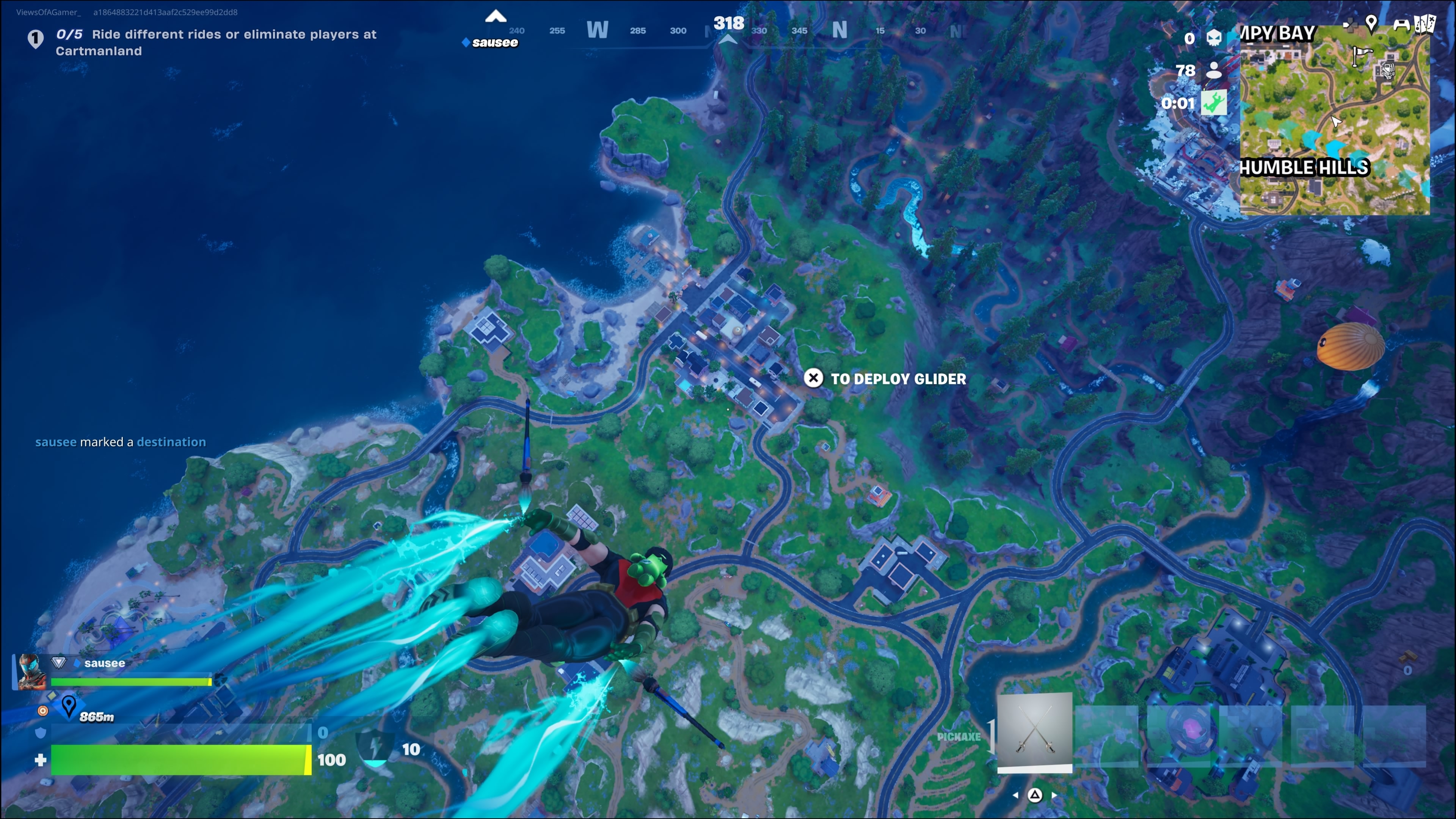Image resolution: width=1456 pixels, height=819 pixels.
Task: Click the skull eliminations counter icon
Action: coord(1213,38)
